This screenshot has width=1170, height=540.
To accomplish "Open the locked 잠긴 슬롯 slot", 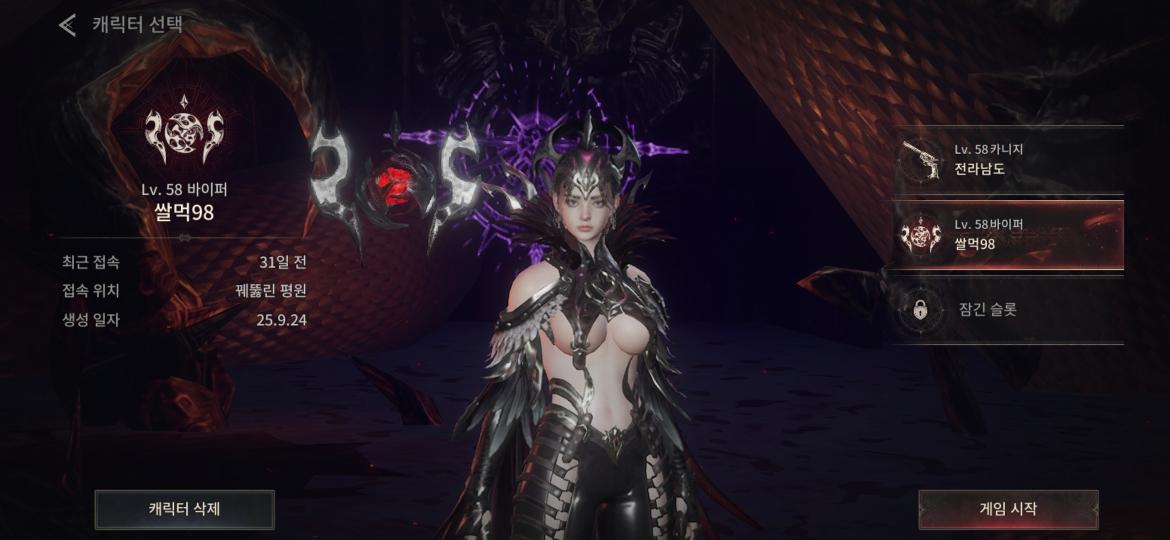I will [1008, 311].
